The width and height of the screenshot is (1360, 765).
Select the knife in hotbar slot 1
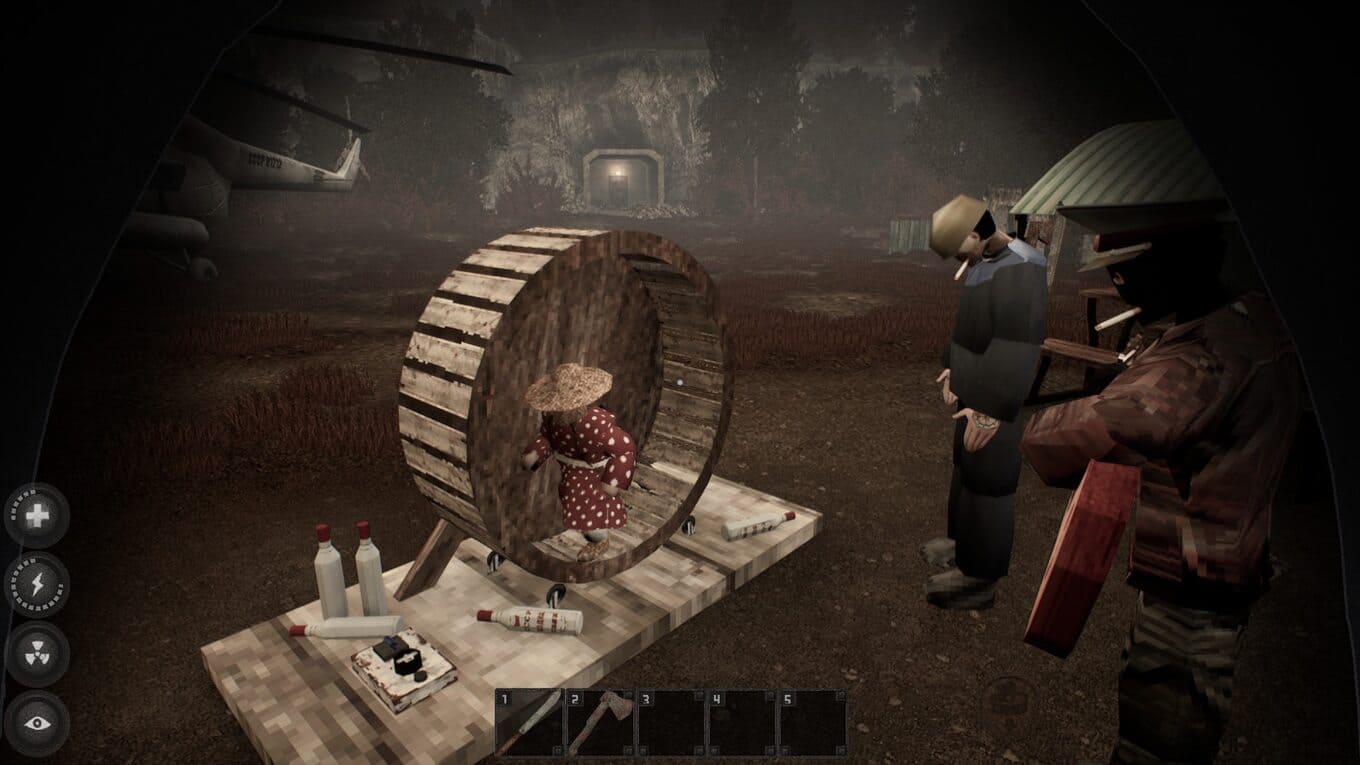click(529, 722)
